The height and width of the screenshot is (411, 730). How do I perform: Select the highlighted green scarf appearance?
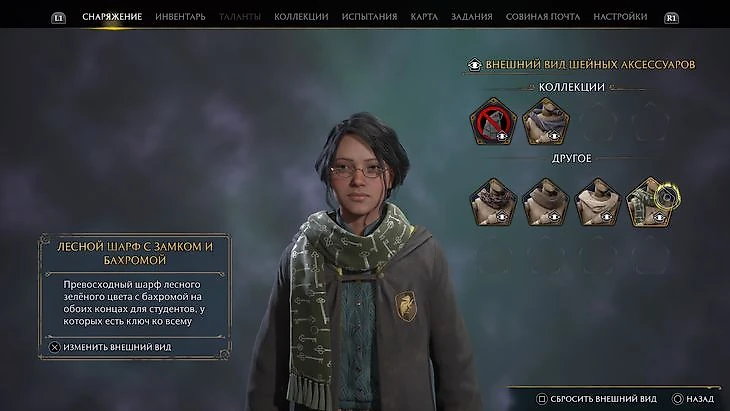(649, 201)
